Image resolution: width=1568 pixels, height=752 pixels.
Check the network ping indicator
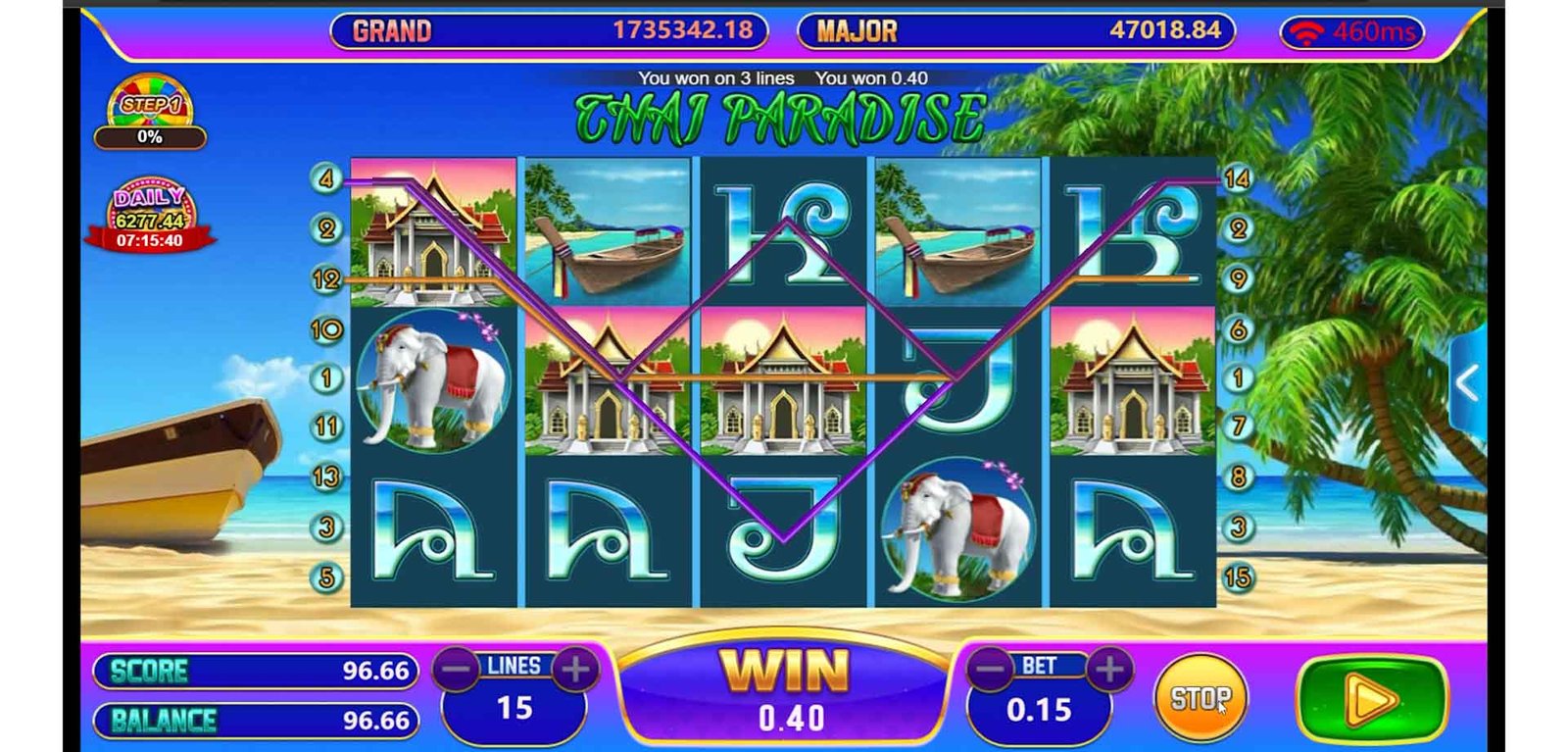[x=1351, y=32]
